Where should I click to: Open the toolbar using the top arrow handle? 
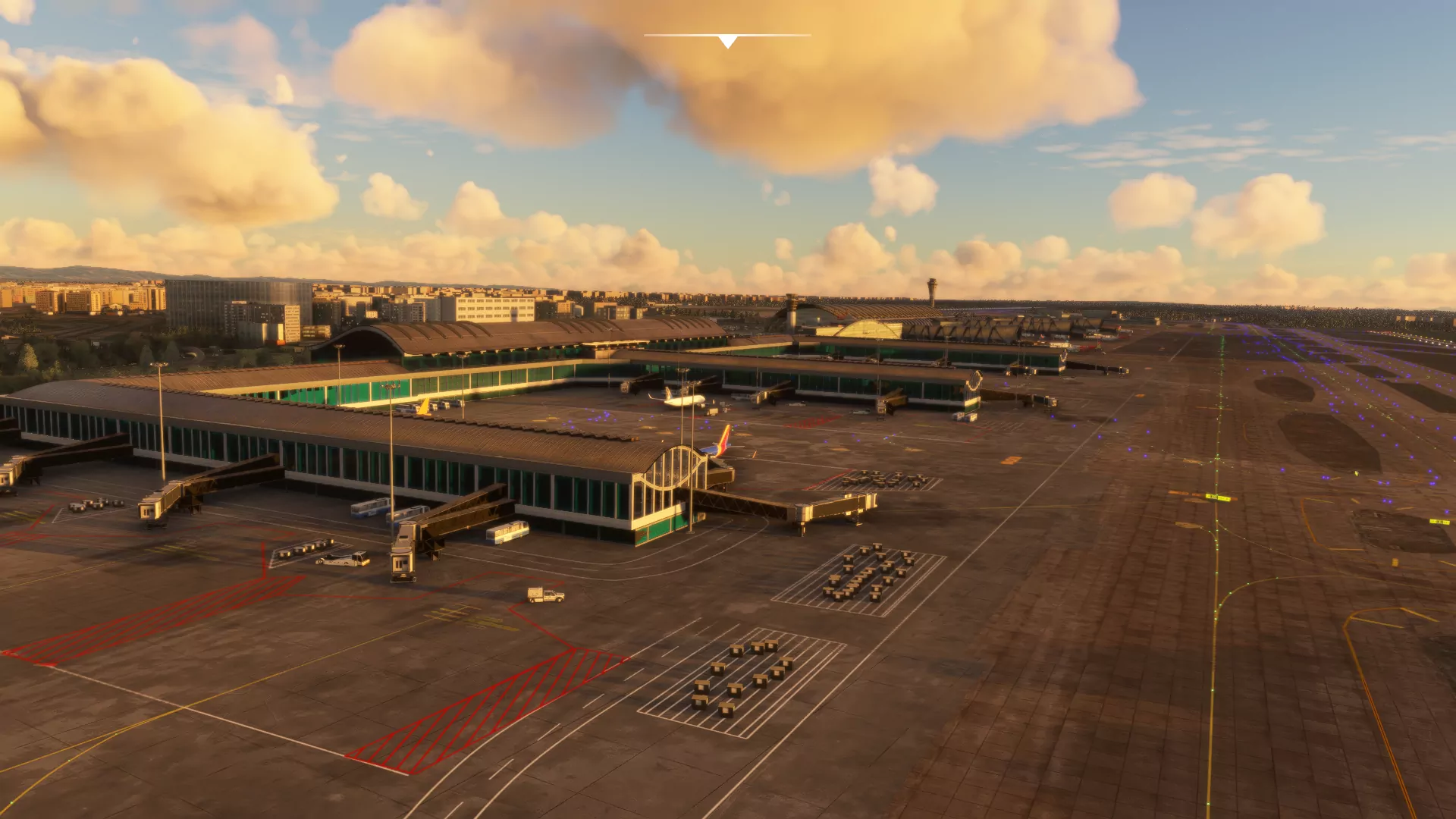pyautogui.click(x=727, y=41)
